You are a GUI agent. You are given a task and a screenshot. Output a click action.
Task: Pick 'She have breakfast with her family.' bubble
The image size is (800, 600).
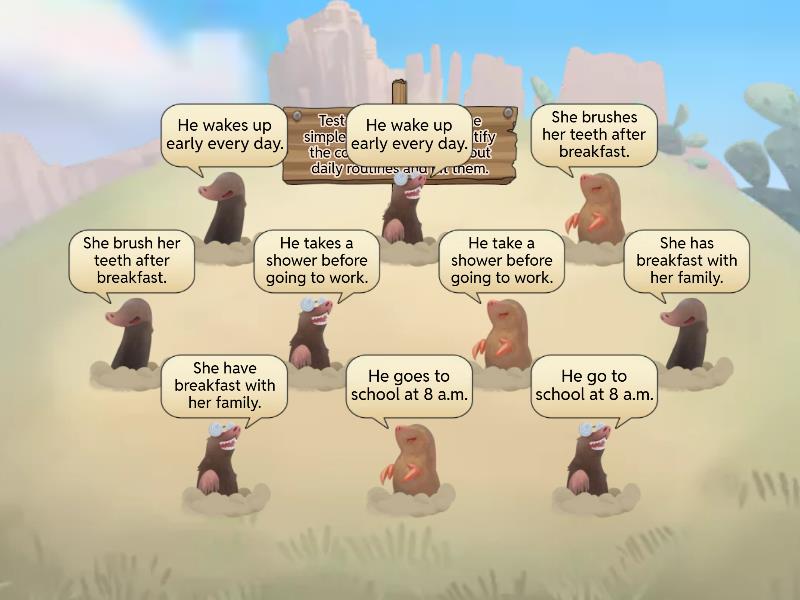(224, 385)
